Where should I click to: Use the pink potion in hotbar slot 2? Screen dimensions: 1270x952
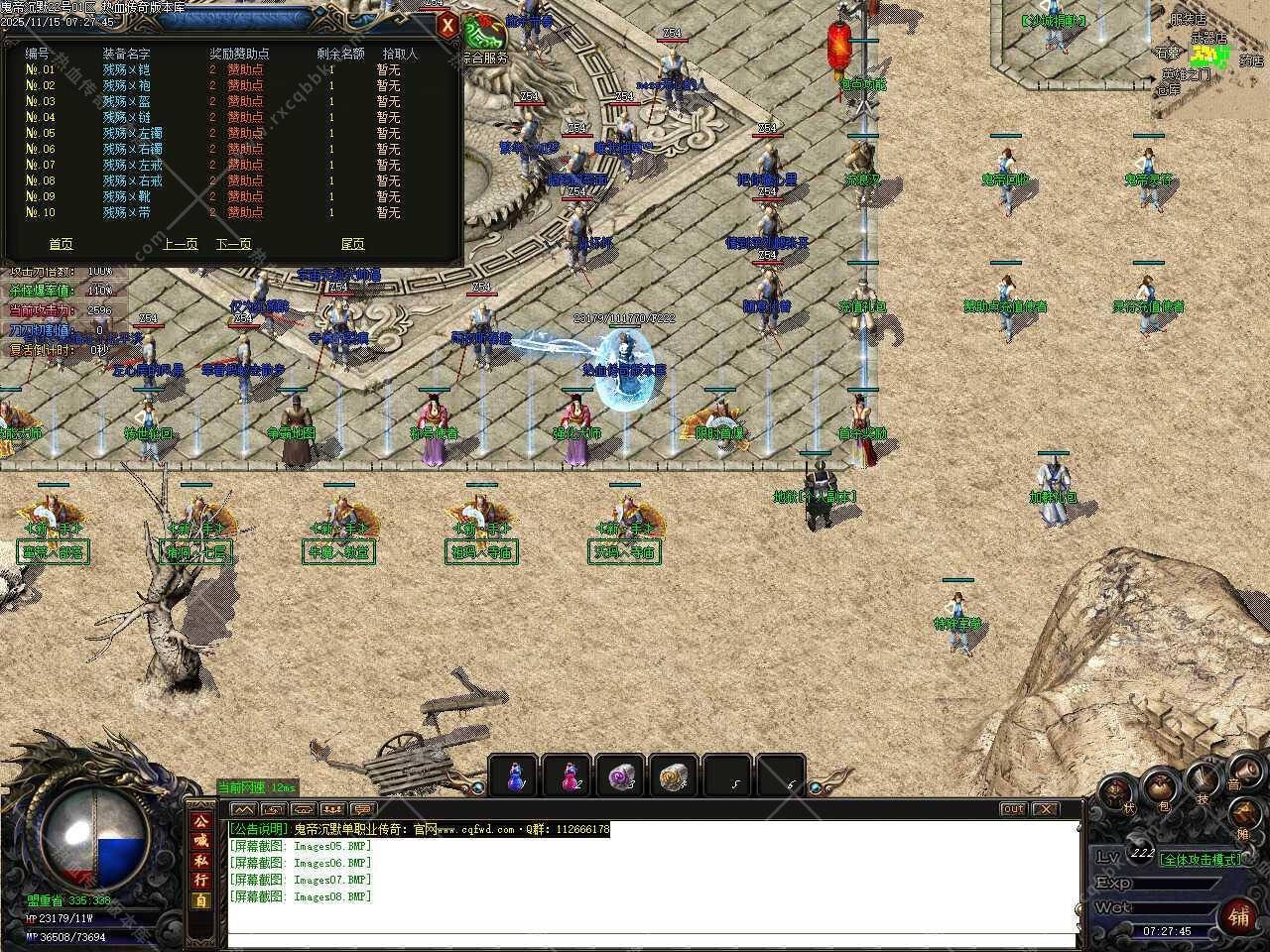(x=568, y=775)
